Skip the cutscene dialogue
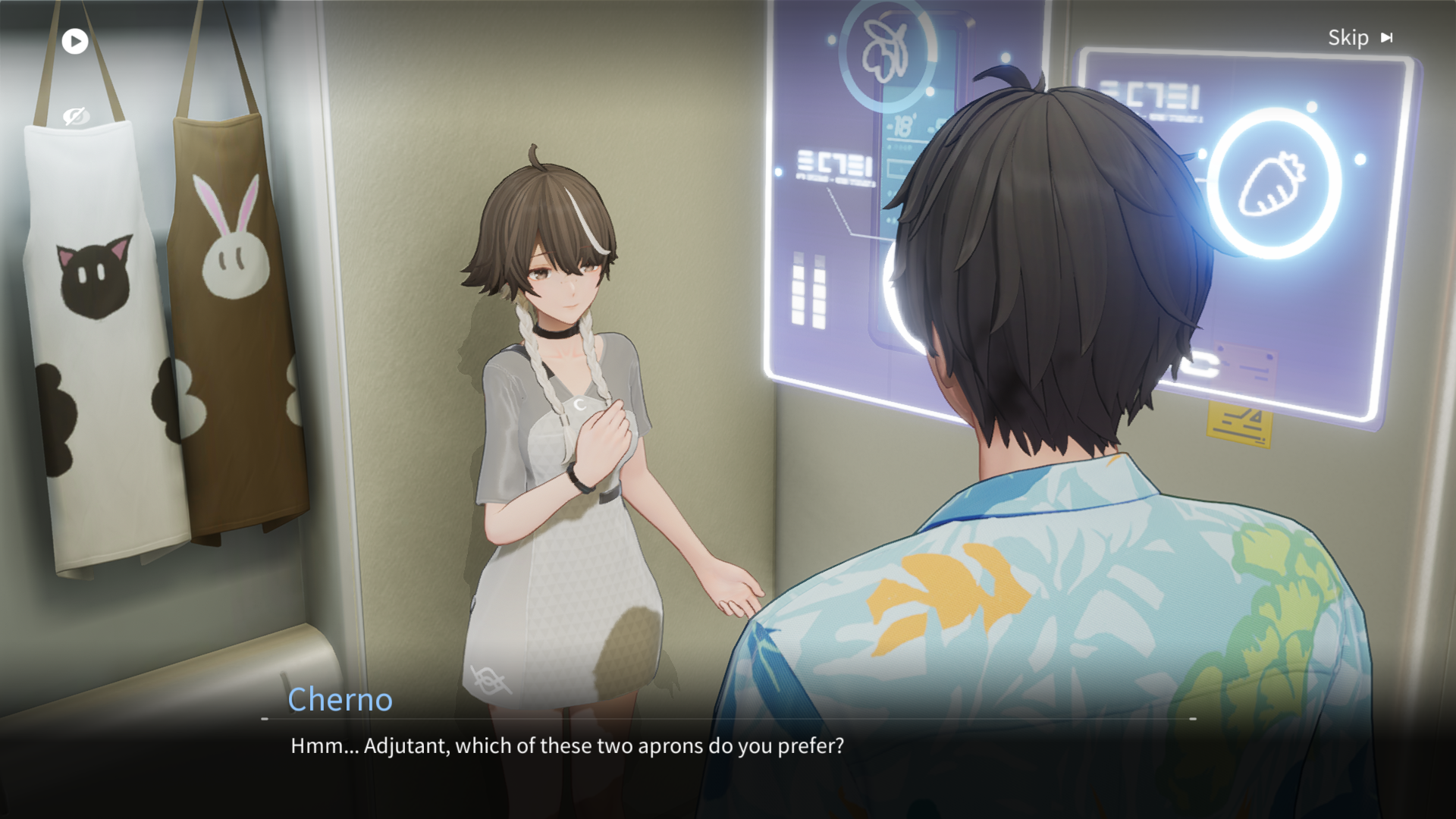The width and height of the screenshot is (1456, 819). tap(1360, 38)
